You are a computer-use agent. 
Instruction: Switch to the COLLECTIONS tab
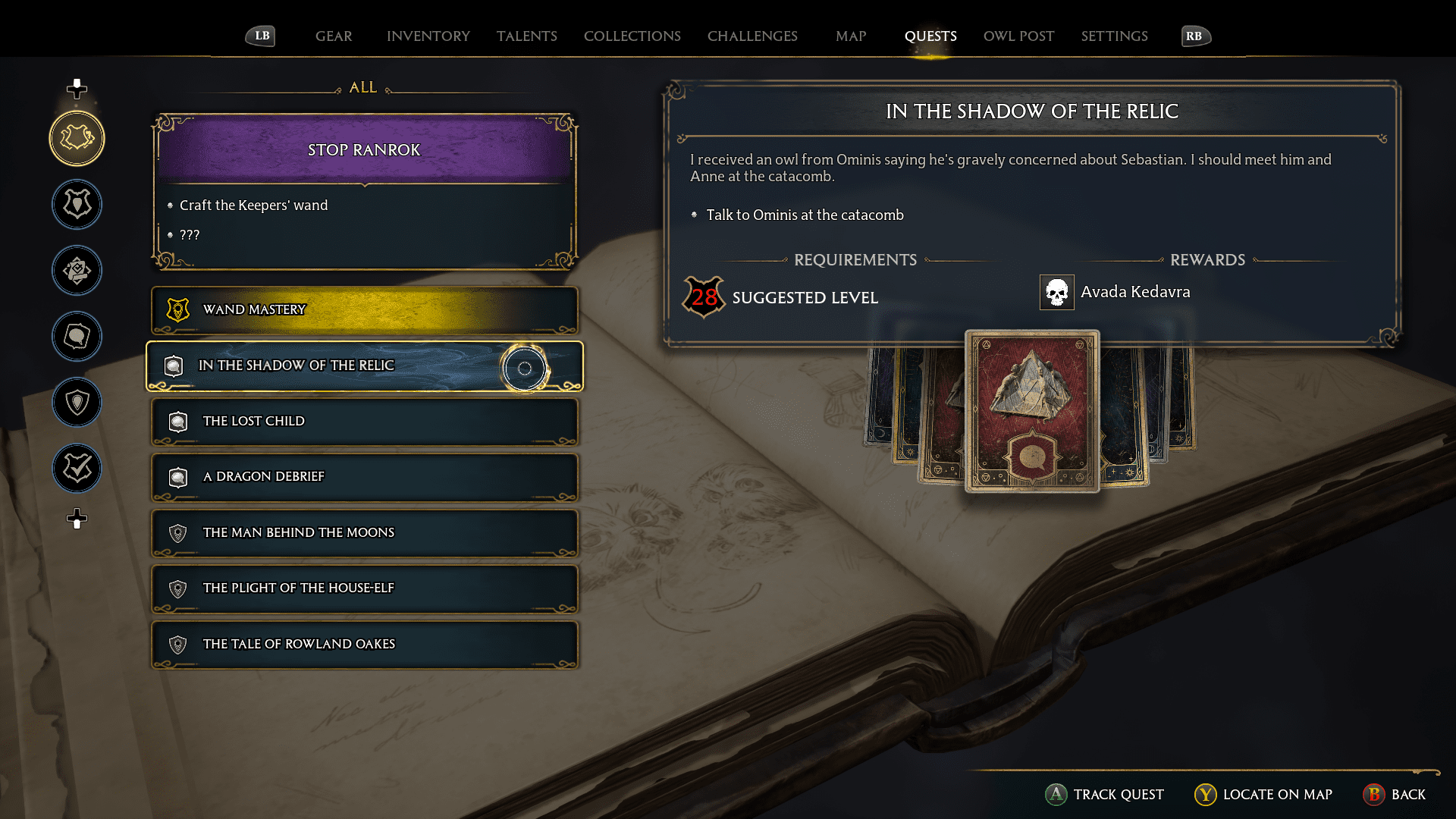[x=632, y=36]
